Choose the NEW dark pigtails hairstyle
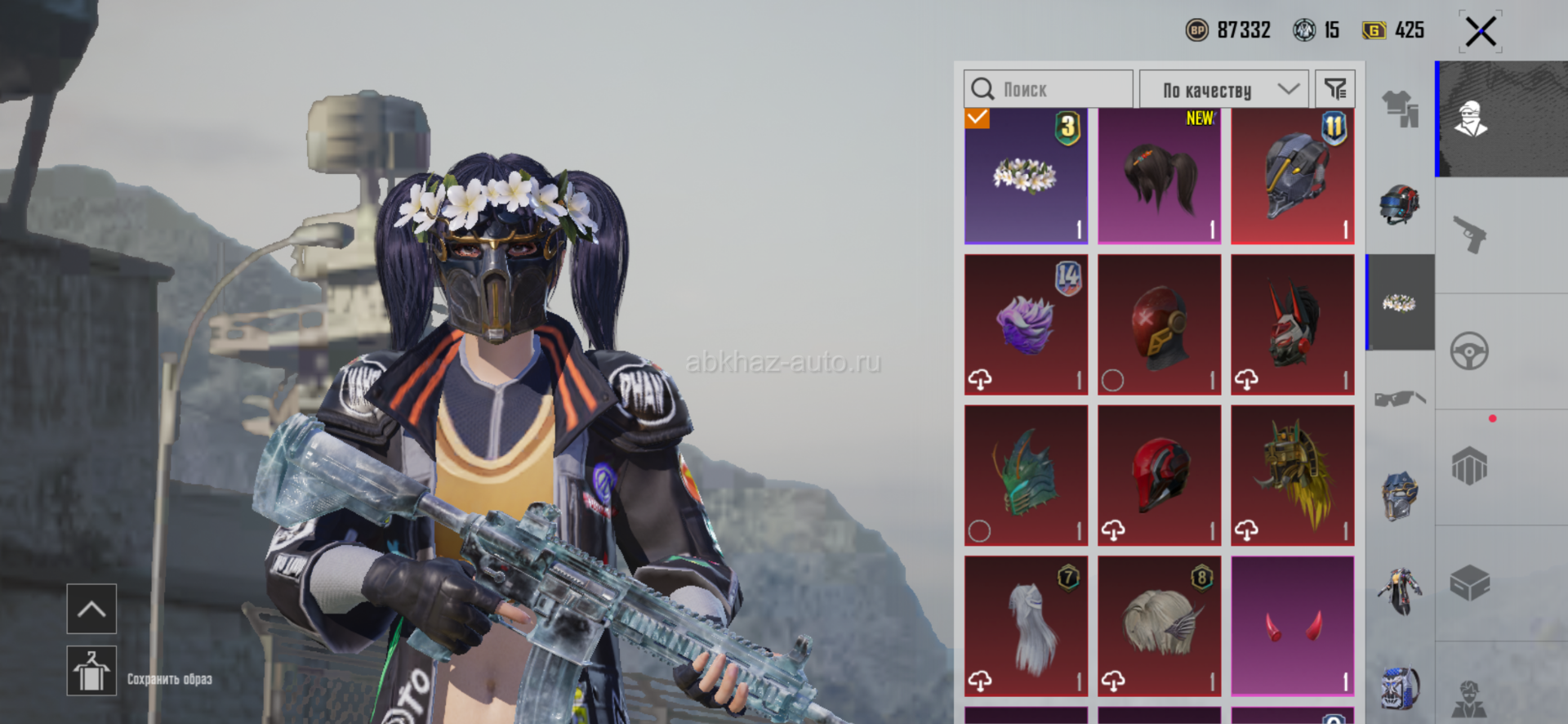 click(x=1159, y=177)
